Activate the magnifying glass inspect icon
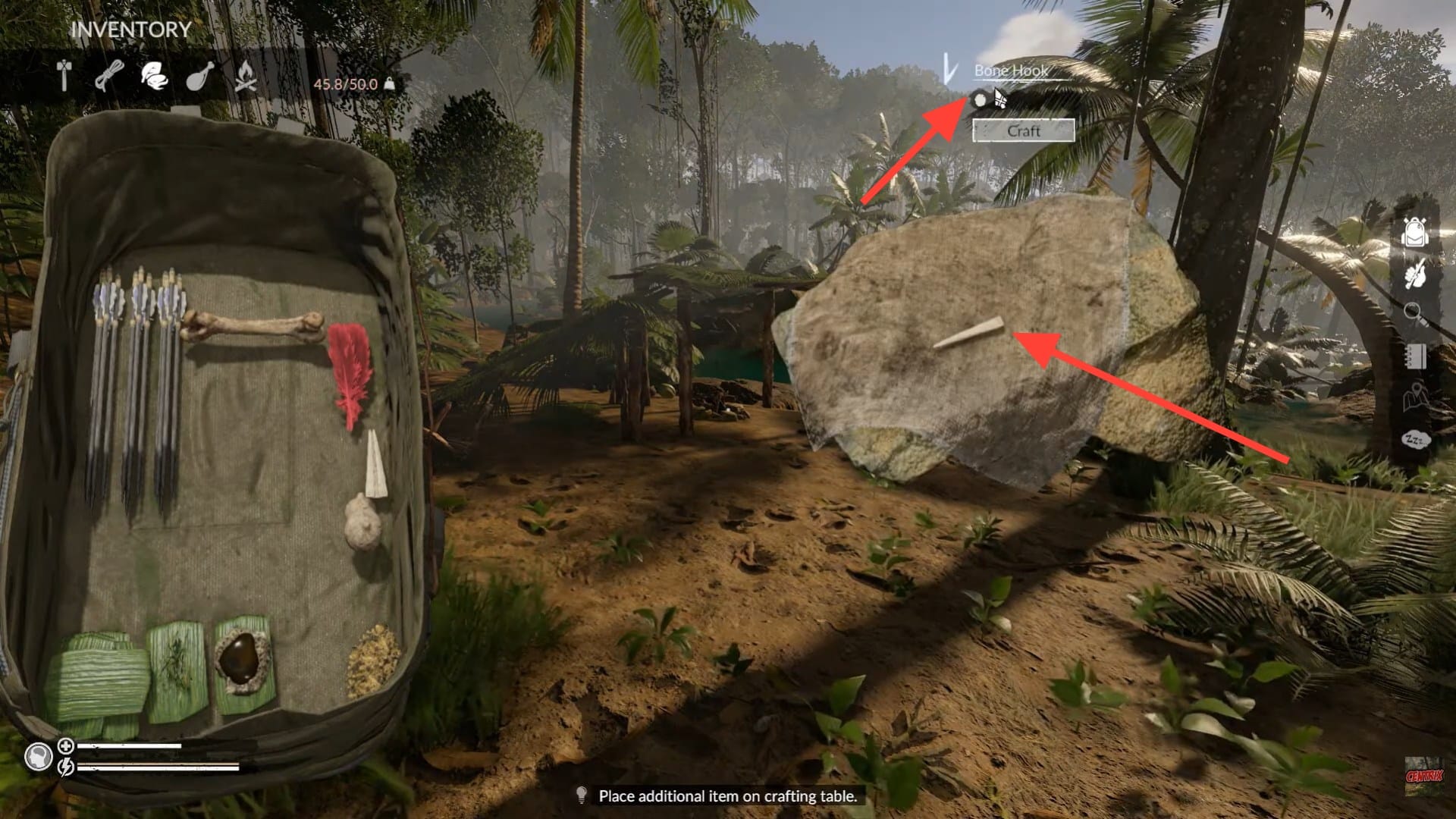The width and height of the screenshot is (1456, 819). tap(1414, 315)
